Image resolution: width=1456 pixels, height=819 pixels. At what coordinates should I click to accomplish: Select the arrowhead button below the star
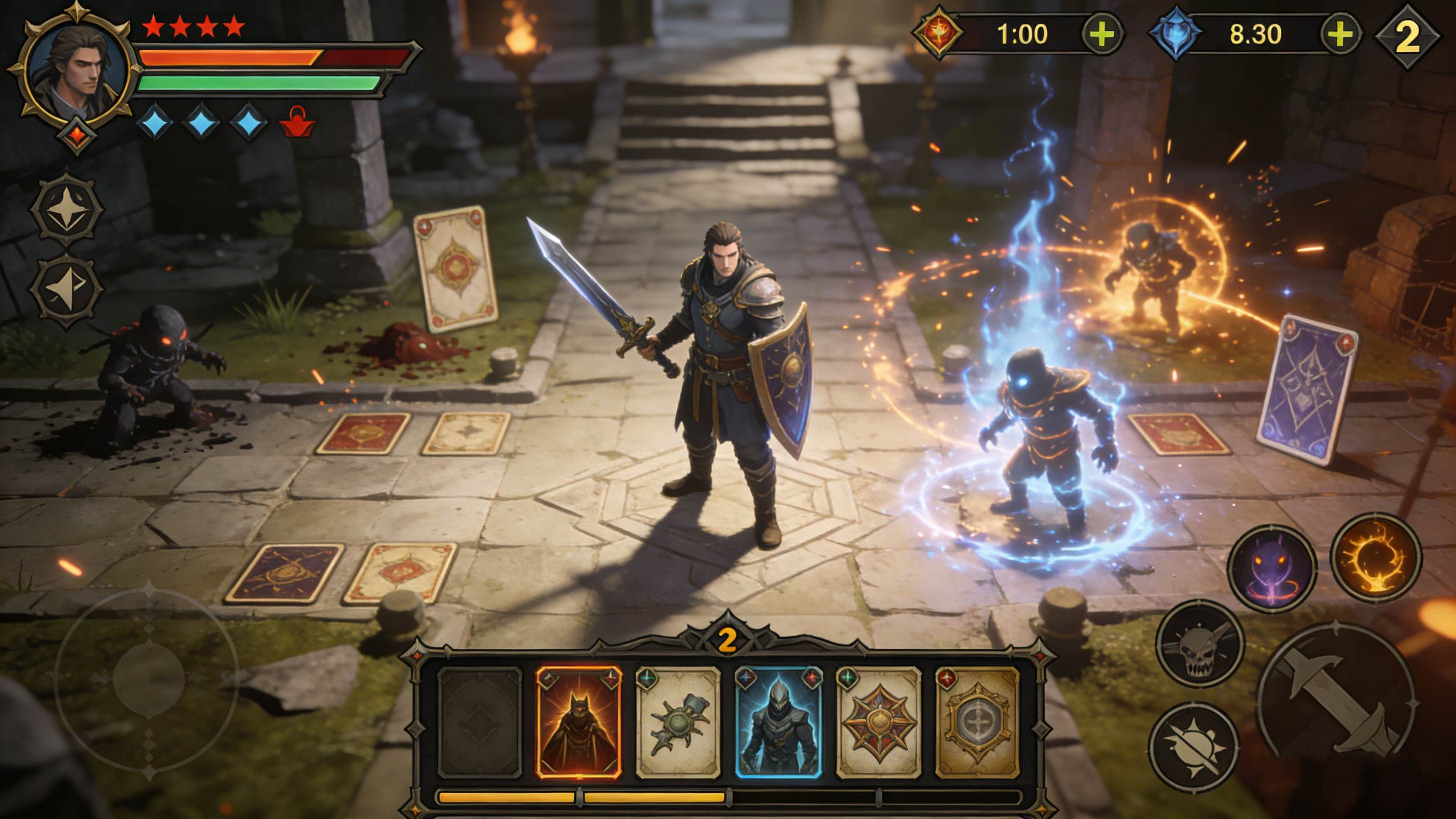(x=67, y=291)
